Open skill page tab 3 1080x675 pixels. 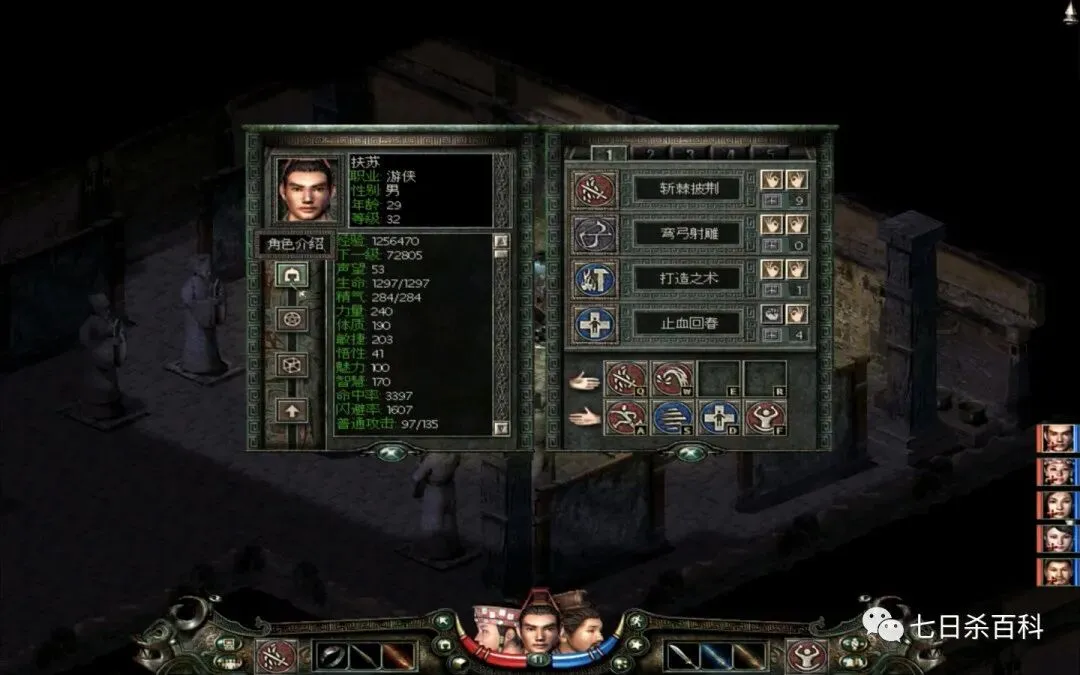coord(689,153)
